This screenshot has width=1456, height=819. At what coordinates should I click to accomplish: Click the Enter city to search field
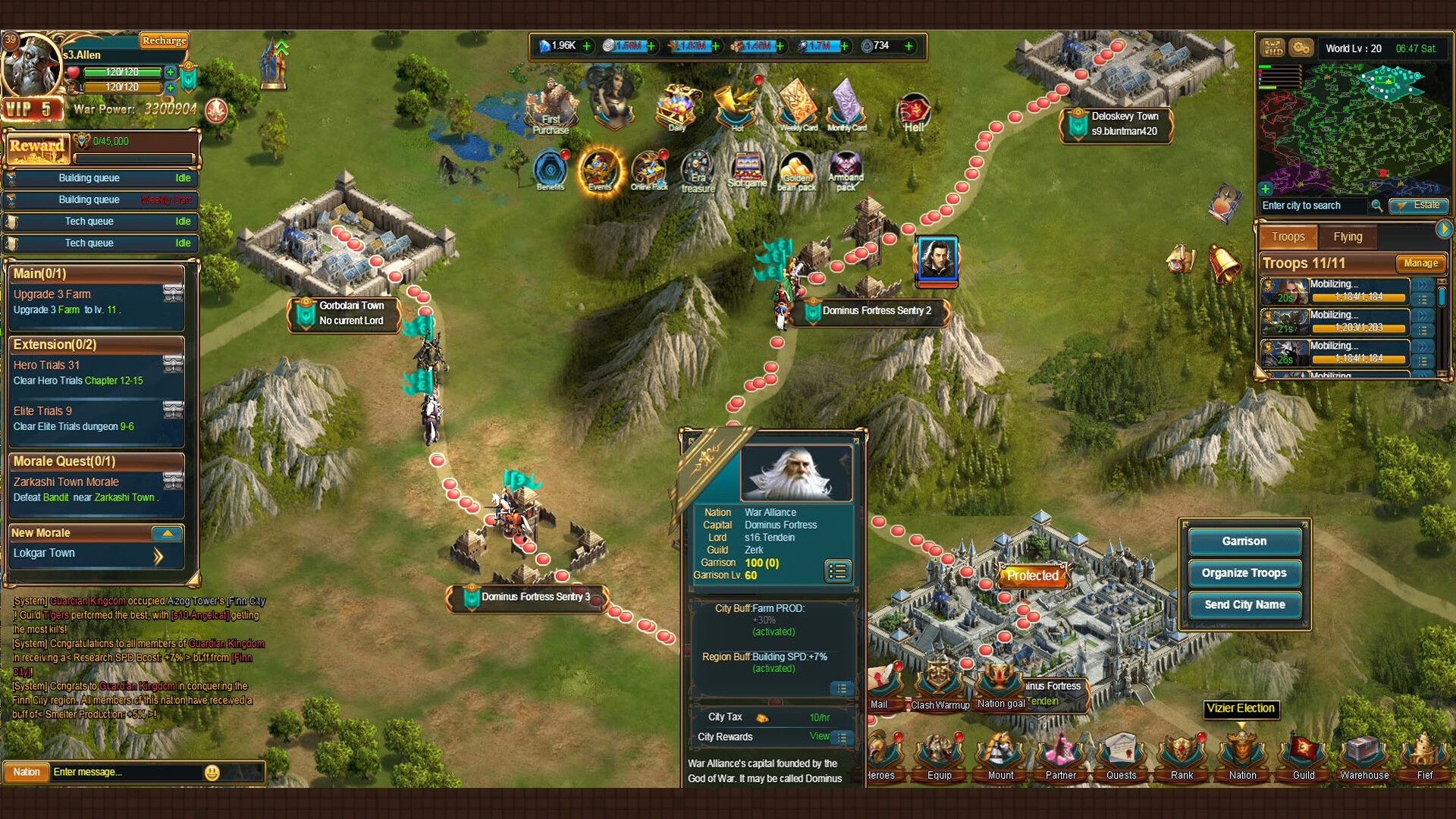click(x=1312, y=206)
